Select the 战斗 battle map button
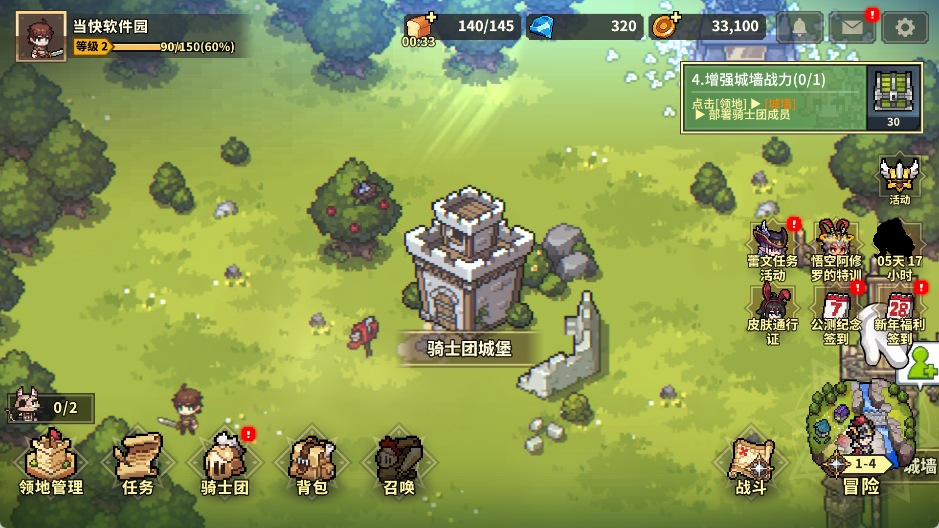 point(750,466)
